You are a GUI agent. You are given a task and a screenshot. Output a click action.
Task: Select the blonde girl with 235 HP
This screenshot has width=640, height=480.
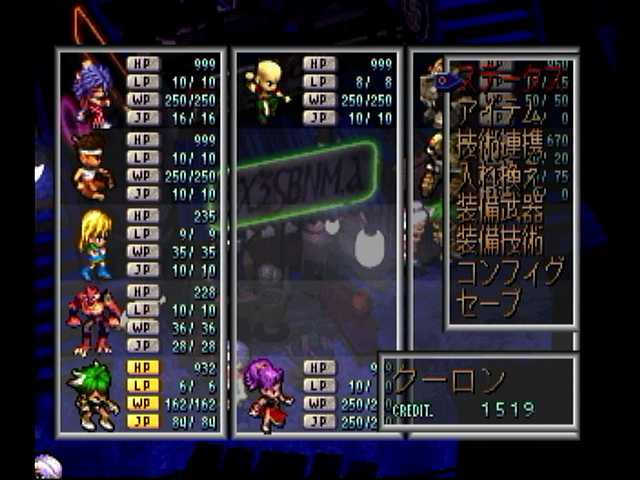pyautogui.click(x=95, y=243)
